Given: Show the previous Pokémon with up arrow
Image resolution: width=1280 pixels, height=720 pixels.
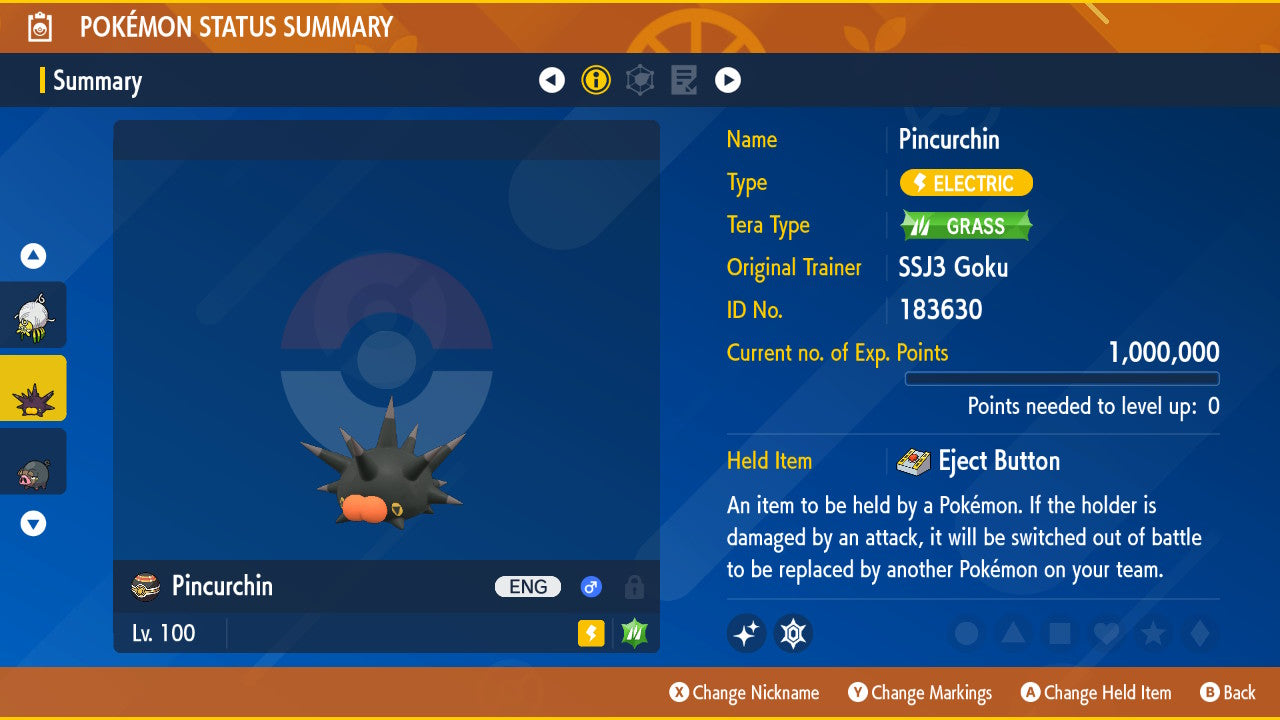Looking at the screenshot, I should (34, 256).
